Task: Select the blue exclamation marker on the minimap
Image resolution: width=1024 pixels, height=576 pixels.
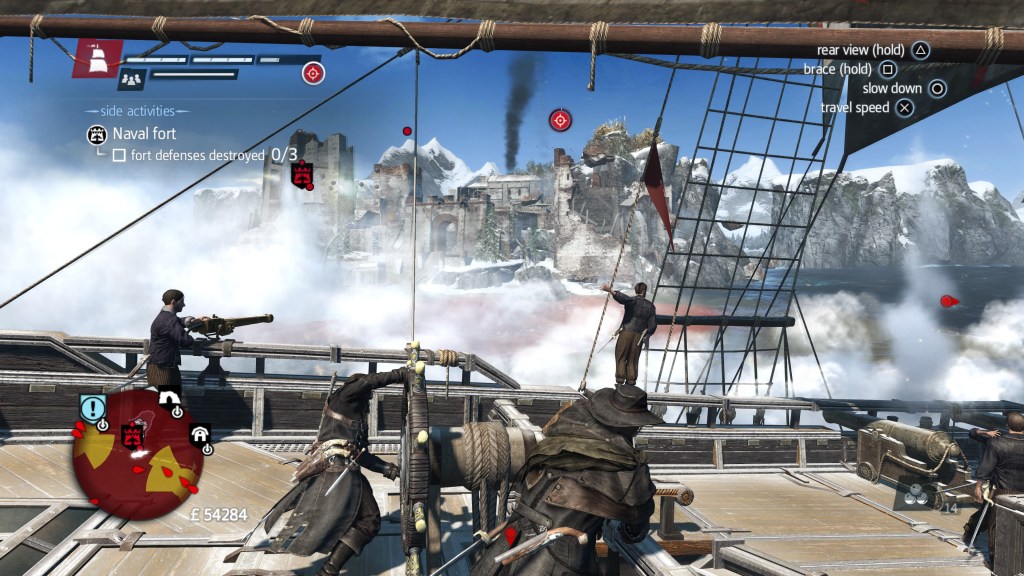Action: 93,408
